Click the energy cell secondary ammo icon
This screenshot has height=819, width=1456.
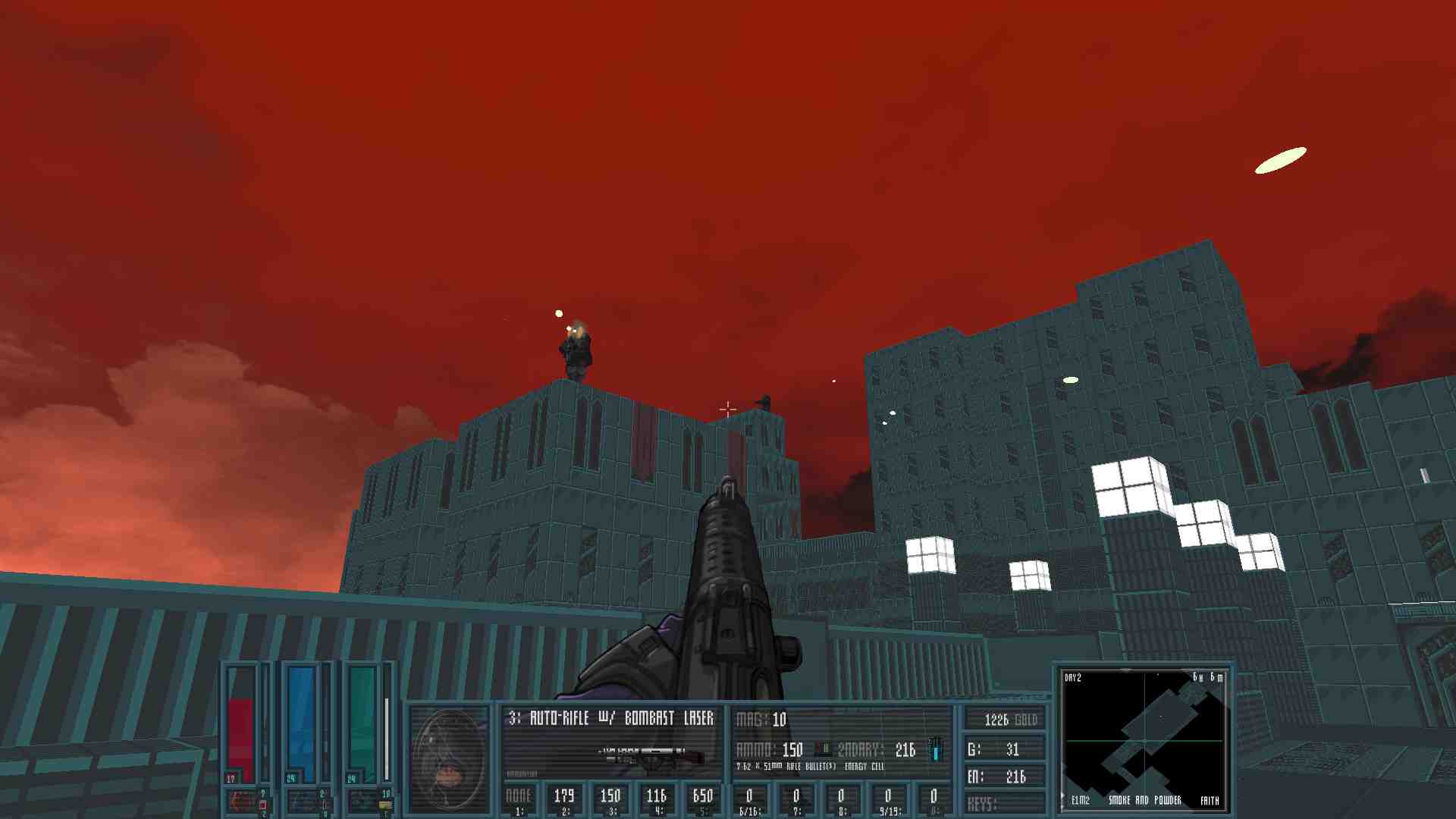tap(936, 749)
